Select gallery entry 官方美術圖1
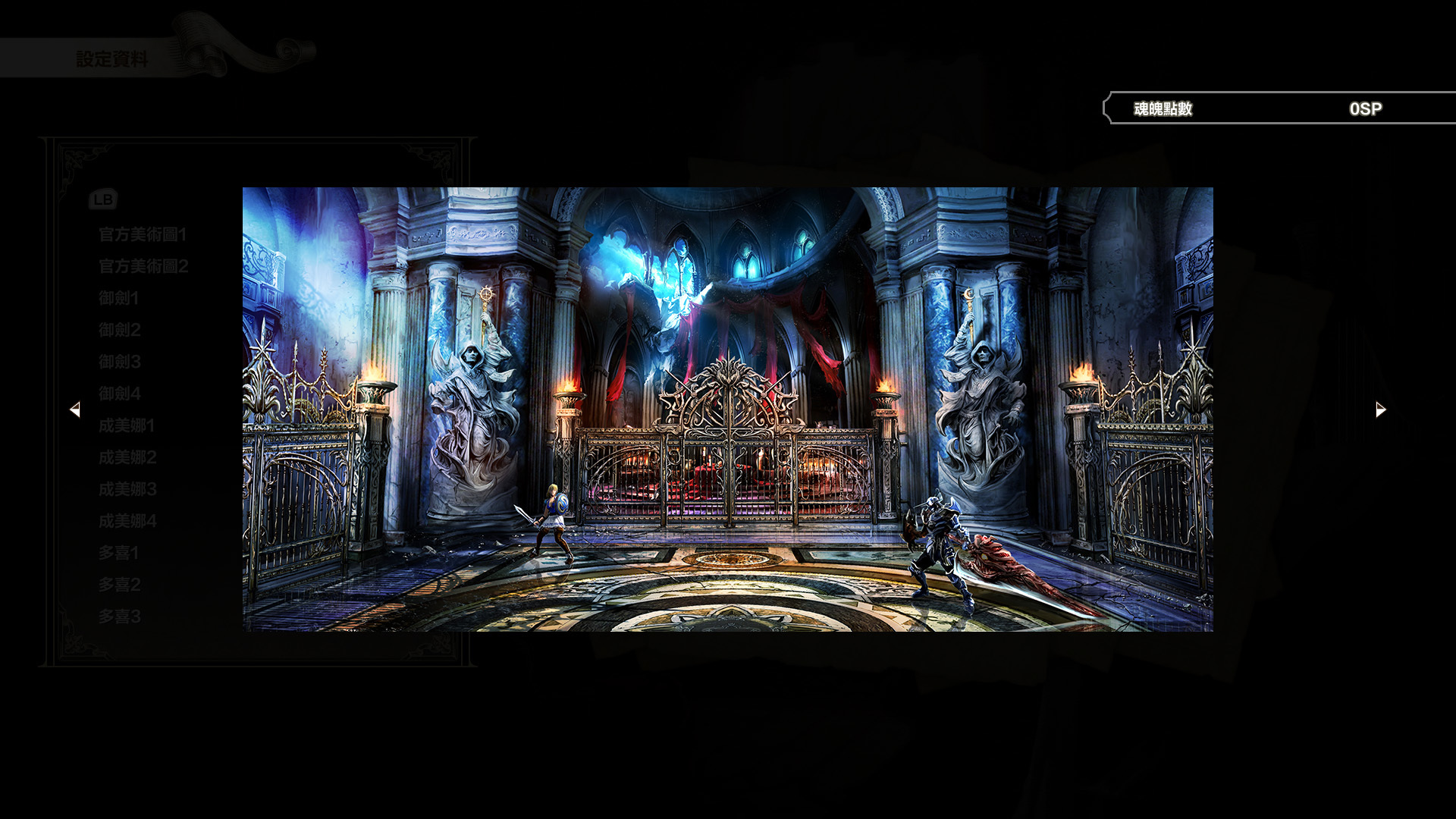 click(141, 234)
